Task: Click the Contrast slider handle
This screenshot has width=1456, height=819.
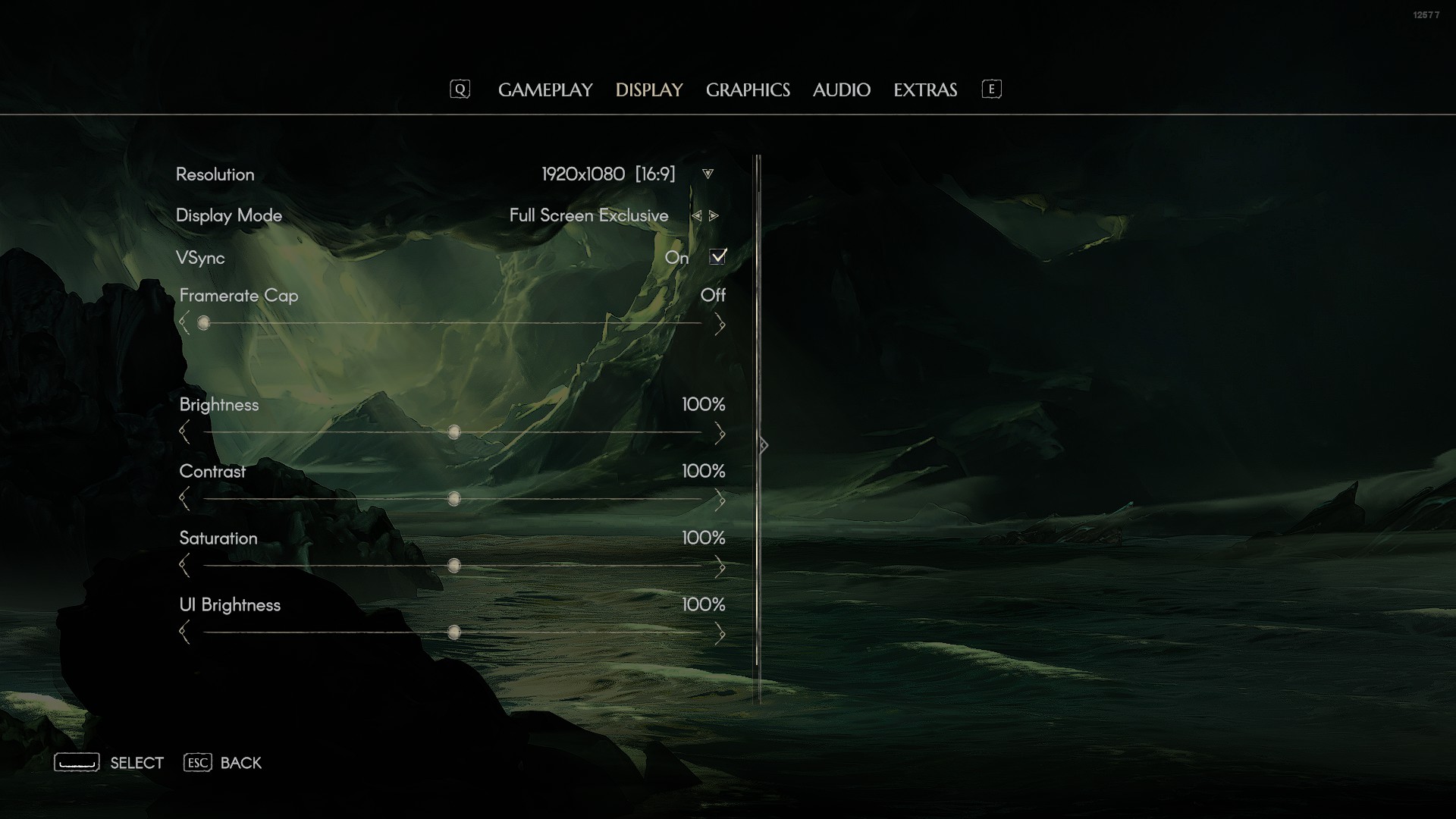Action: 454,499
